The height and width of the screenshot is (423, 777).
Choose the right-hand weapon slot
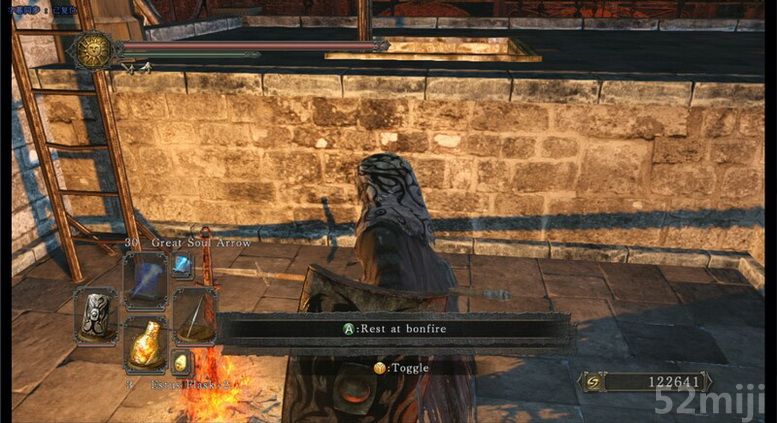pos(194,315)
